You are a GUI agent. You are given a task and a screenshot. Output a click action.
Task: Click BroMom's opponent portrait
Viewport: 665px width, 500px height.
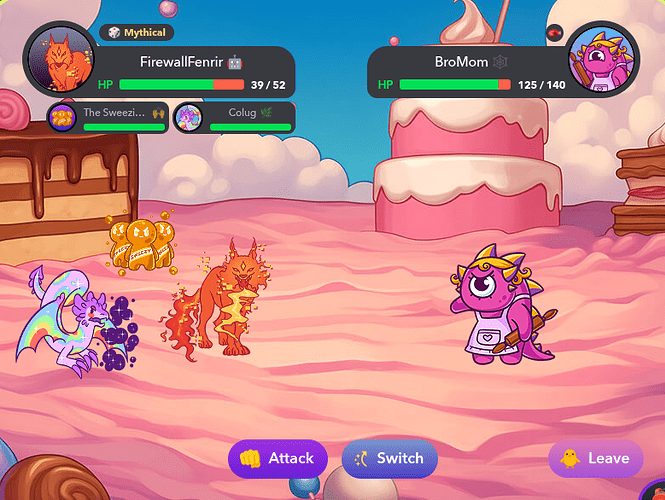[603, 60]
